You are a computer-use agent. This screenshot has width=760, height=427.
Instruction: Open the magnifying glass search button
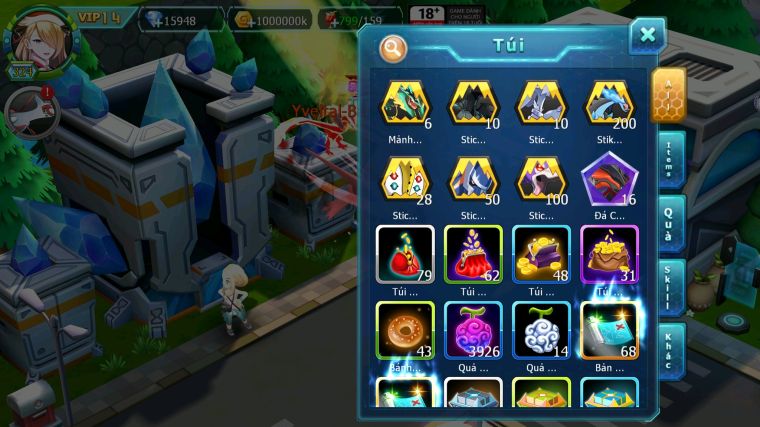click(393, 47)
